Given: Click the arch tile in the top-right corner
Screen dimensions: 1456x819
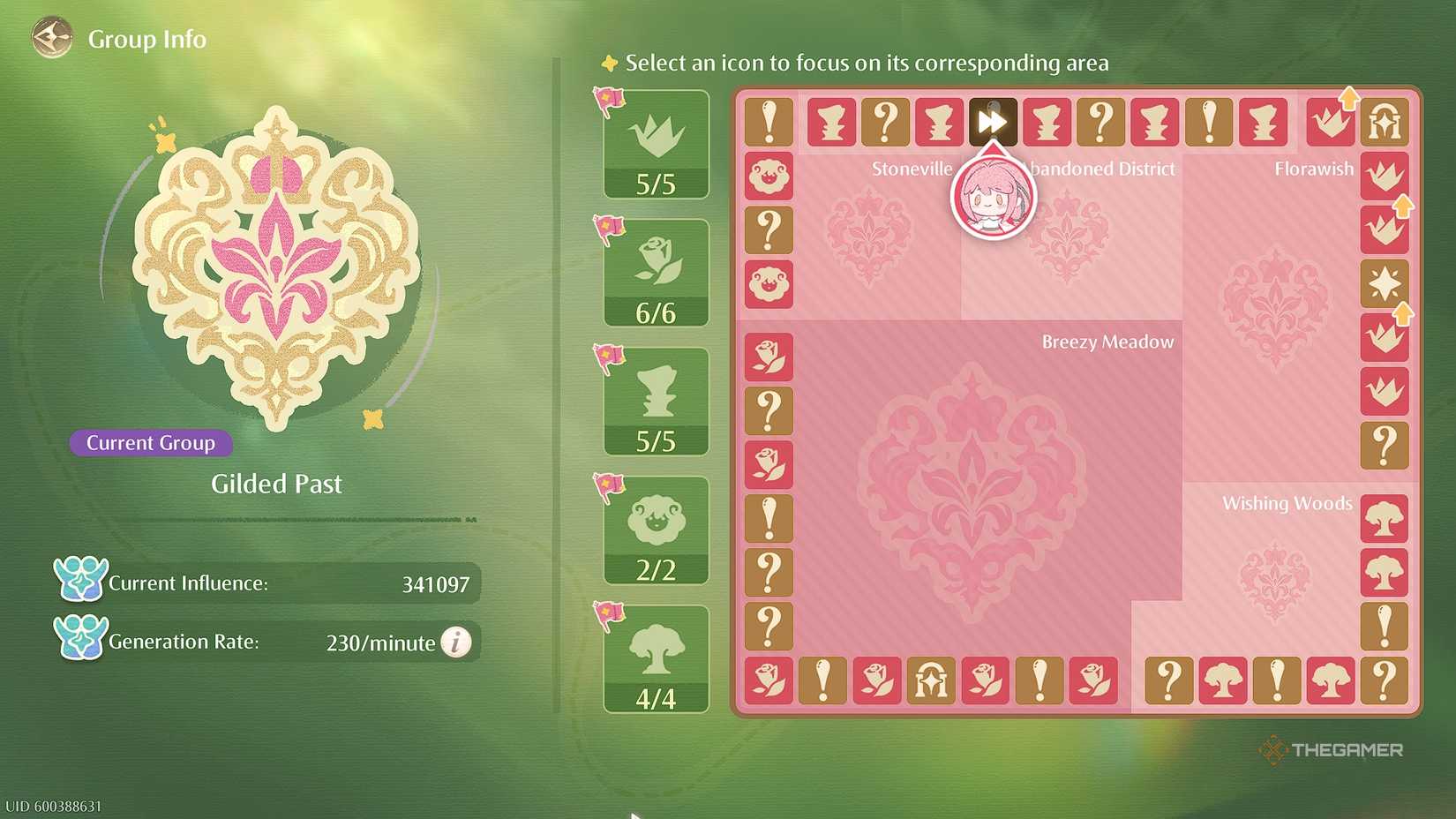Looking at the screenshot, I should pyautogui.click(x=1385, y=122).
